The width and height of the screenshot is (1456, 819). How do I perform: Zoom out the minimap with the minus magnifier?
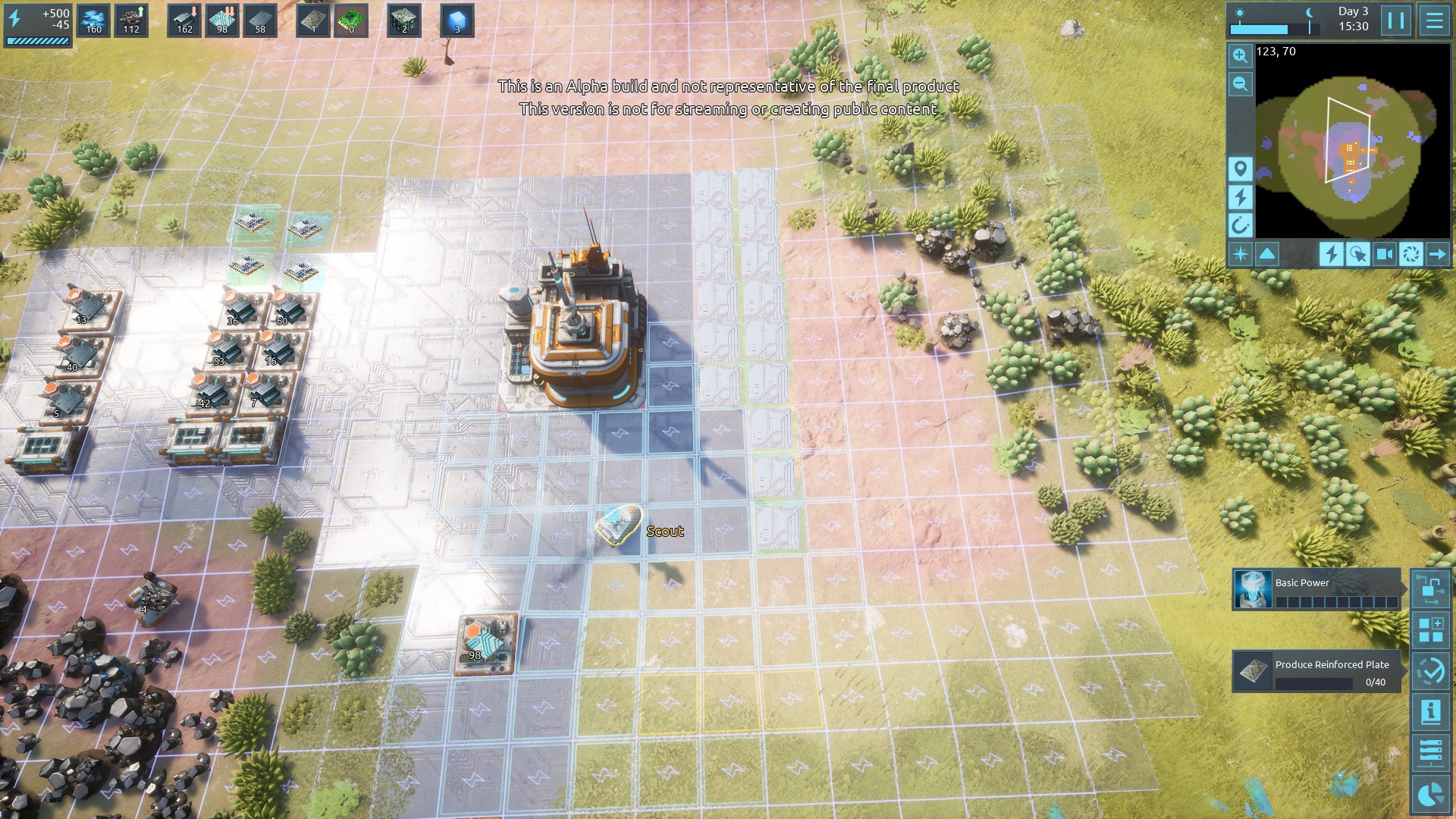click(1240, 83)
